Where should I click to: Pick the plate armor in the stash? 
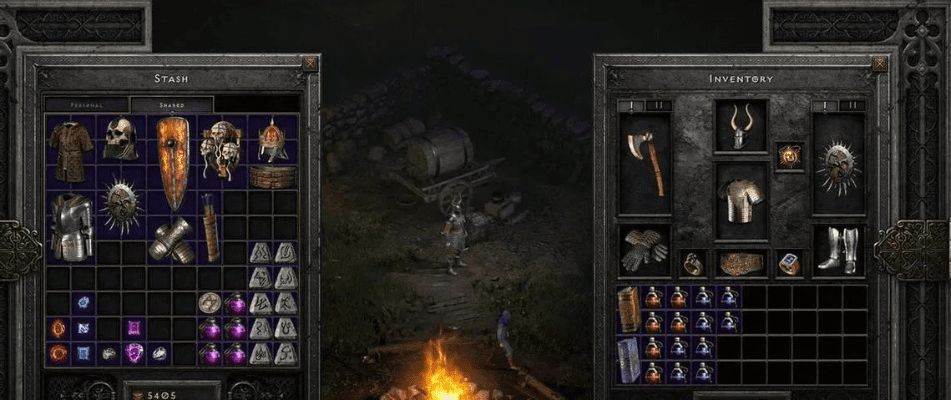(x=72, y=225)
